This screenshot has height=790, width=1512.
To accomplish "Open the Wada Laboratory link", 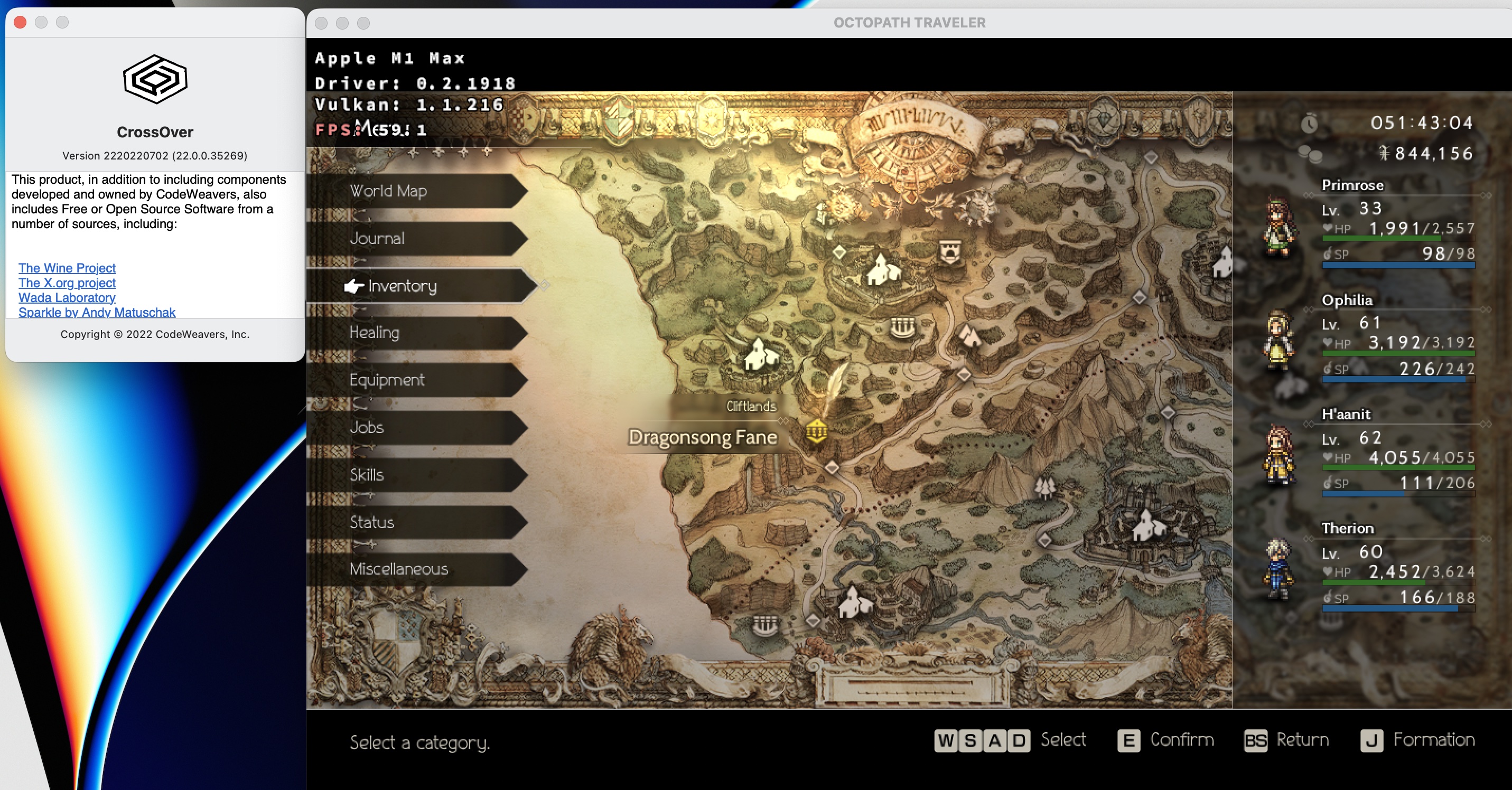I will click(x=67, y=297).
